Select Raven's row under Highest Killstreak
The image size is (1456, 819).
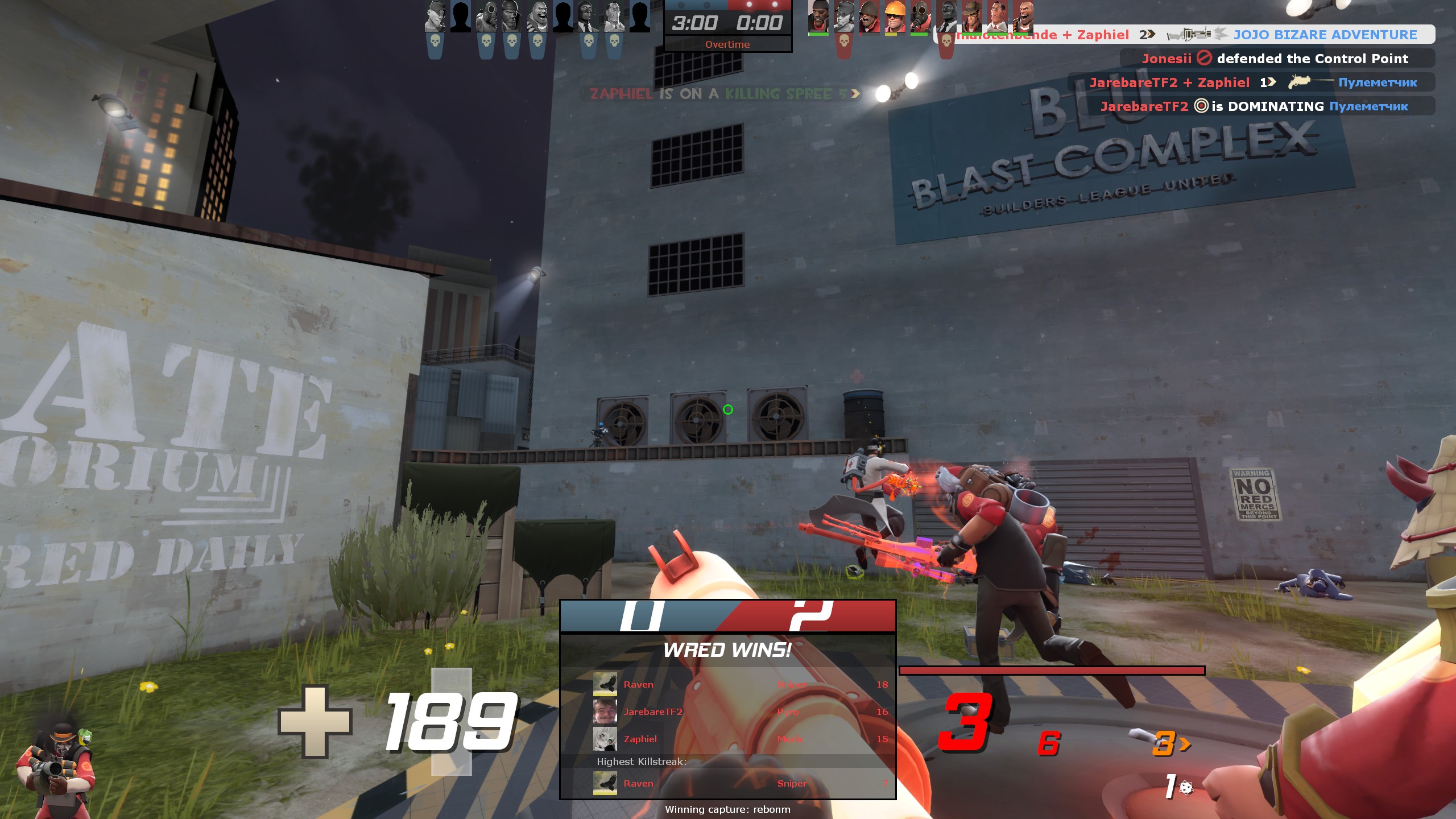tap(739, 783)
